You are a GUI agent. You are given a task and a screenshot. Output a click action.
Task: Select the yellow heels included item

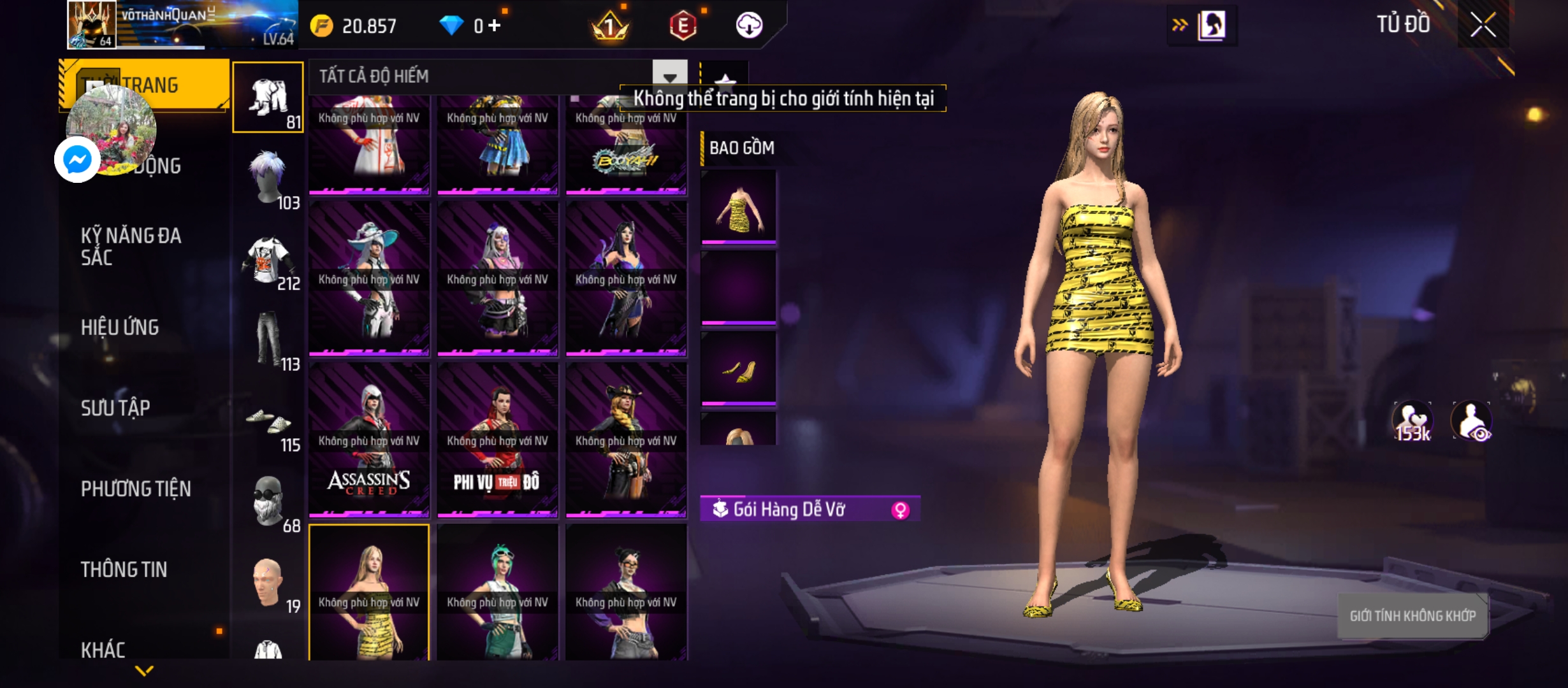click(x=739, y=368)
